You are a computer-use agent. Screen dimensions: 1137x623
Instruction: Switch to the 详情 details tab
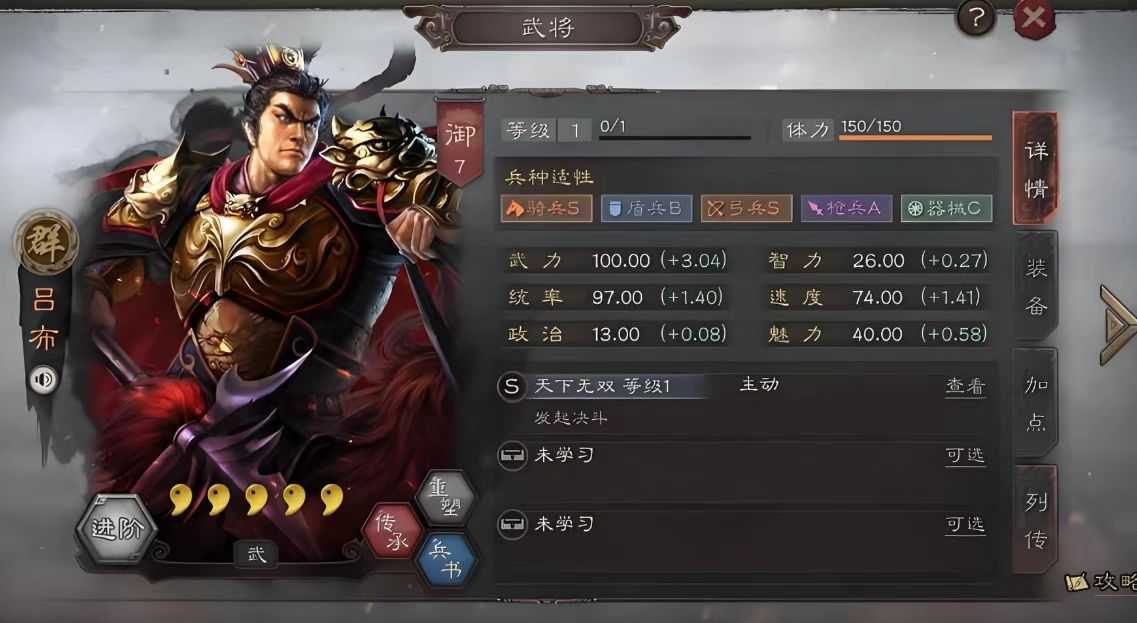(x=1035, y=168)
